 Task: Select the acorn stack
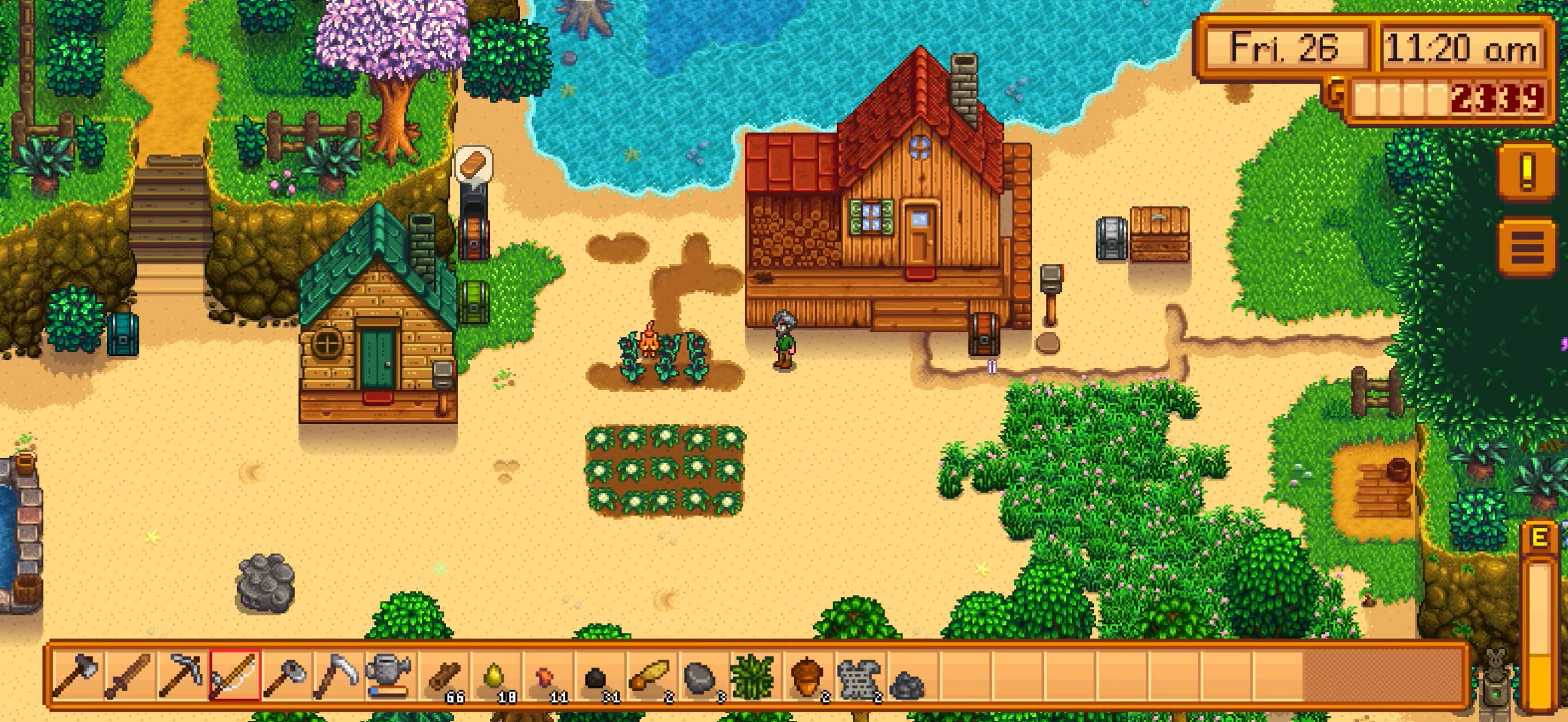click(806, 674)
